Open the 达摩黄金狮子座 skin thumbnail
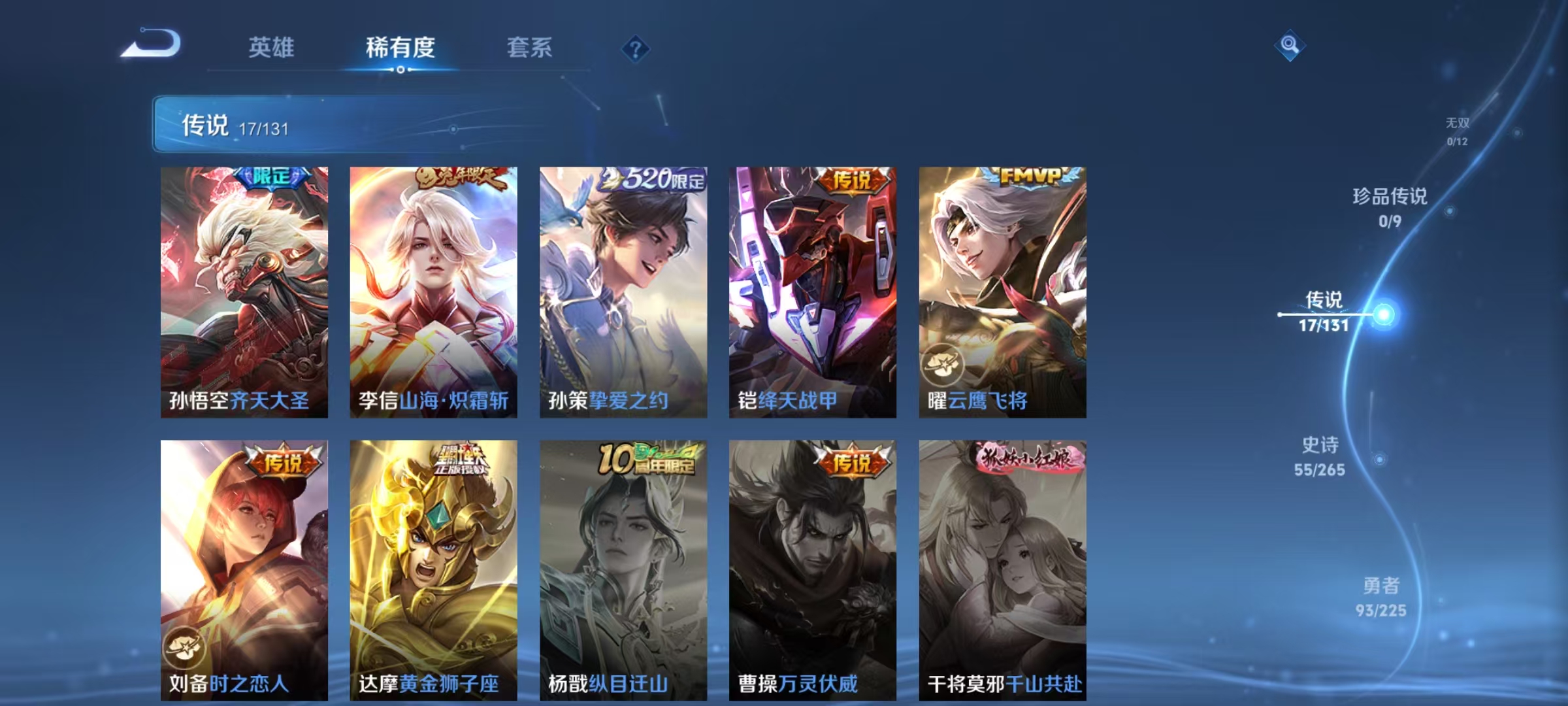Viewport: 1568px width, 706px height. coord(431,569)
